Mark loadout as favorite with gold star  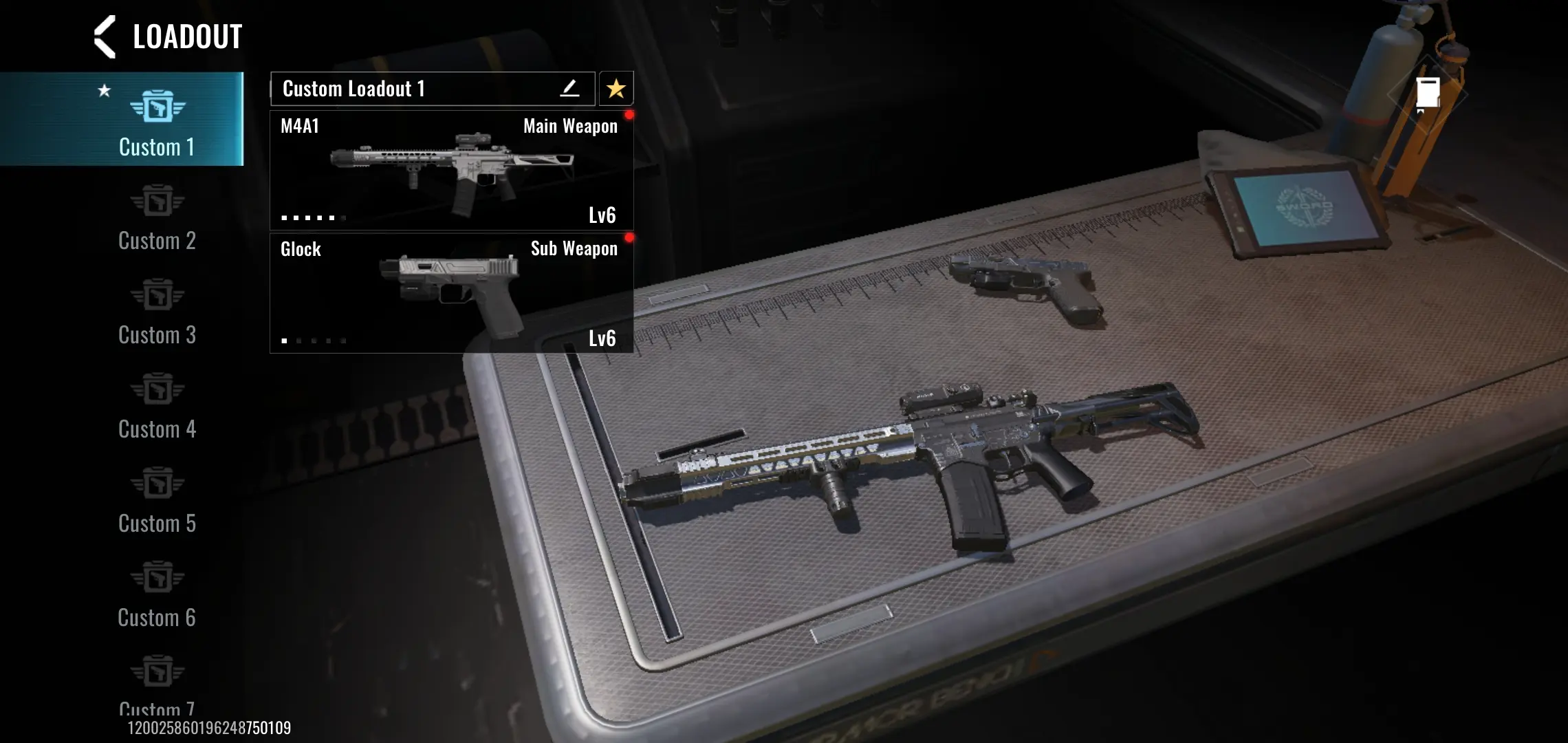pos(616,89)
